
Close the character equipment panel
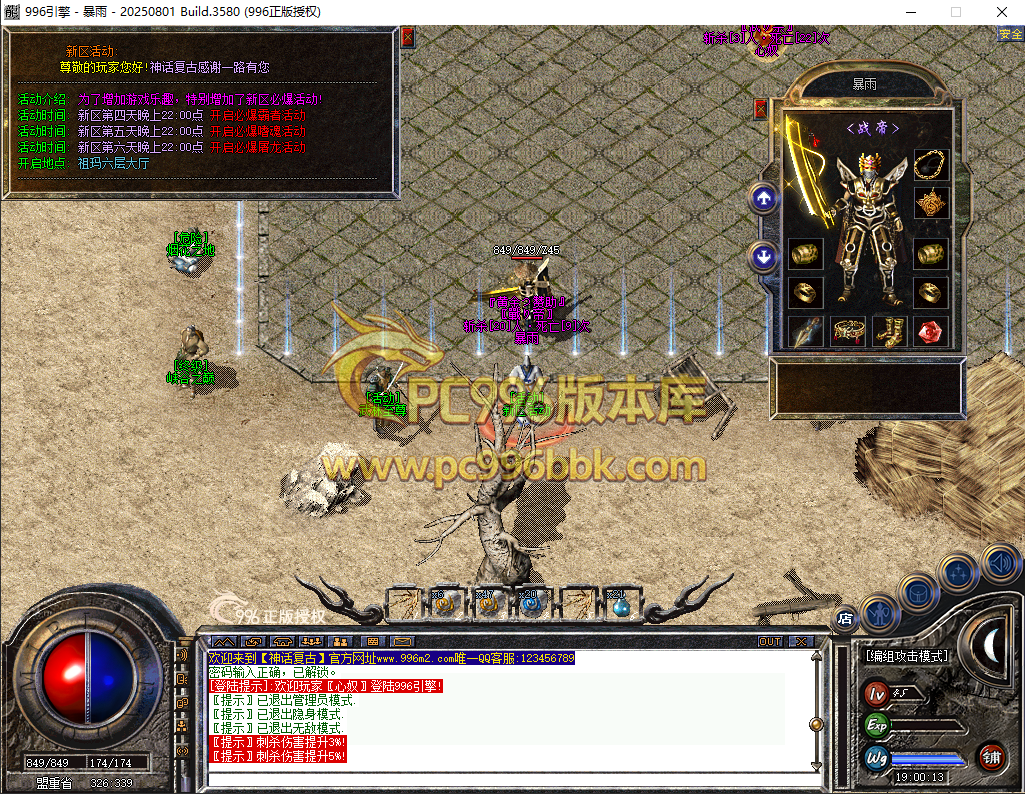tap(760, 109)
